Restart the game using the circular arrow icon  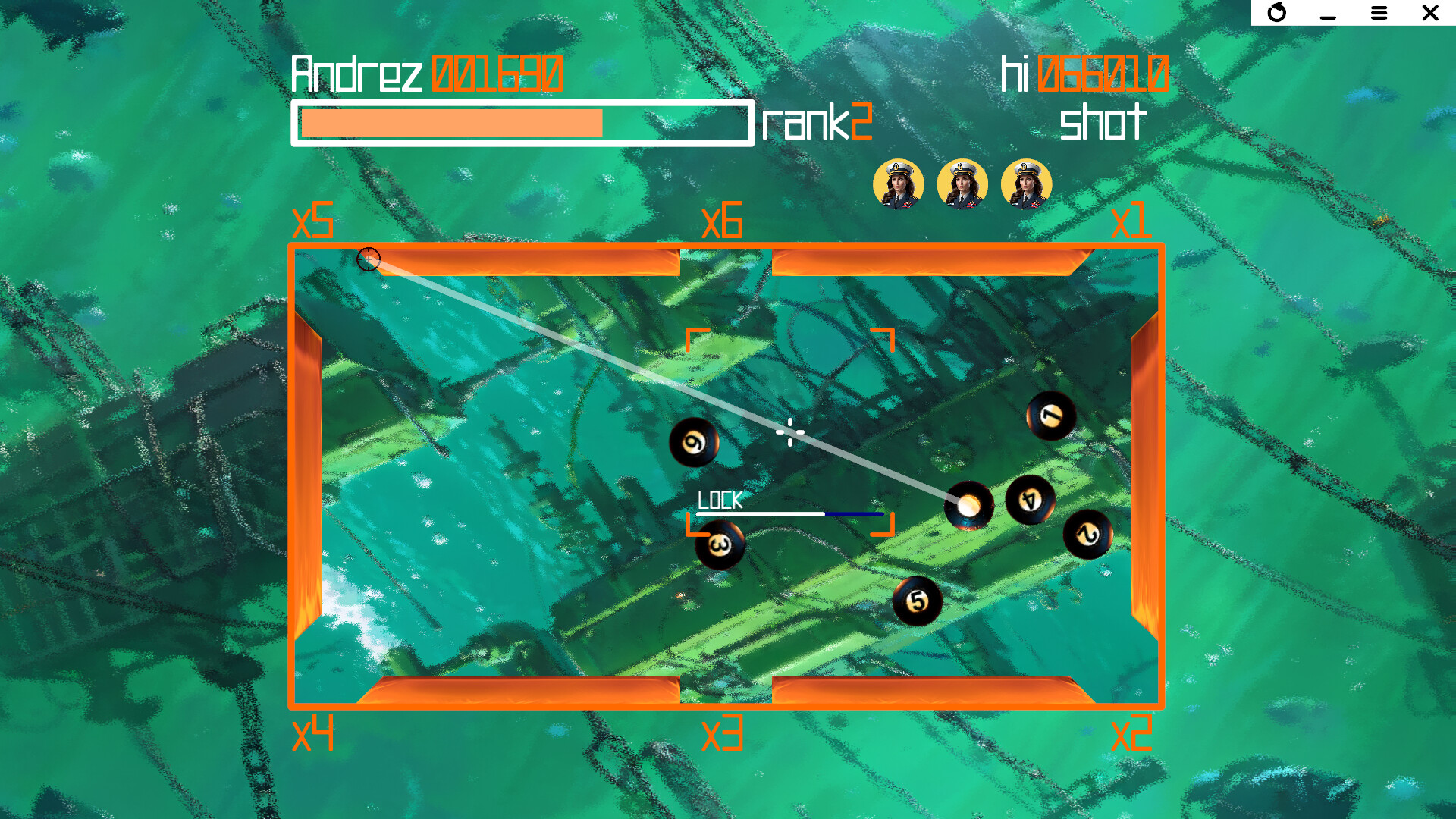[1276, 13]
